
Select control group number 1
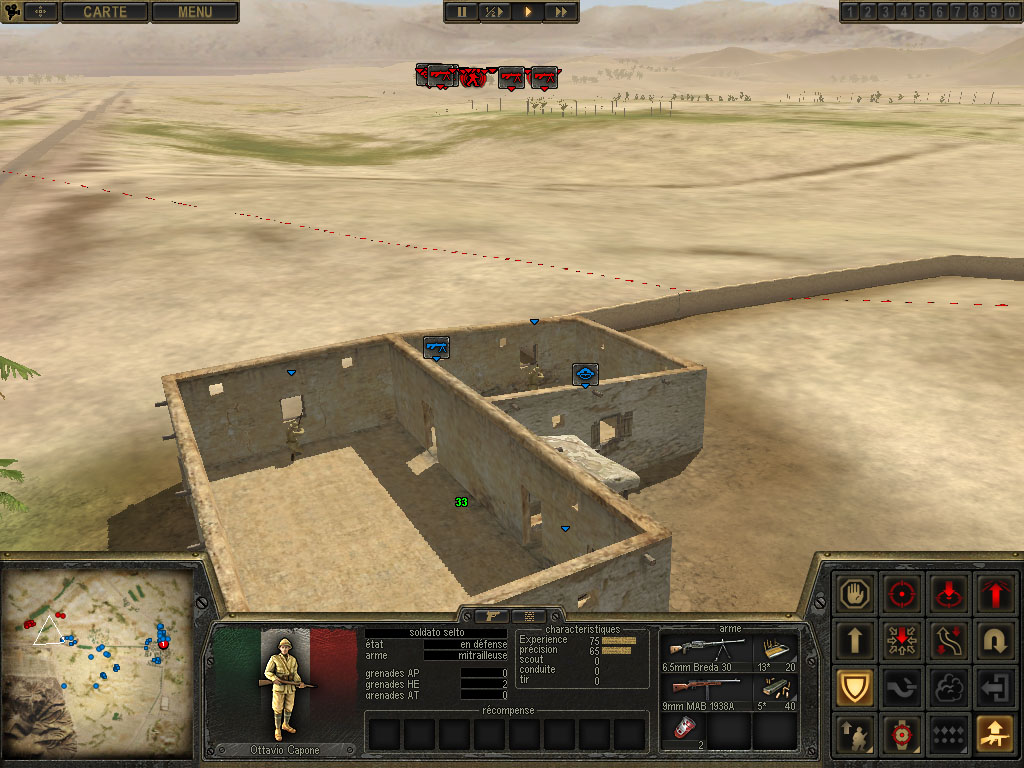[850, 12]
